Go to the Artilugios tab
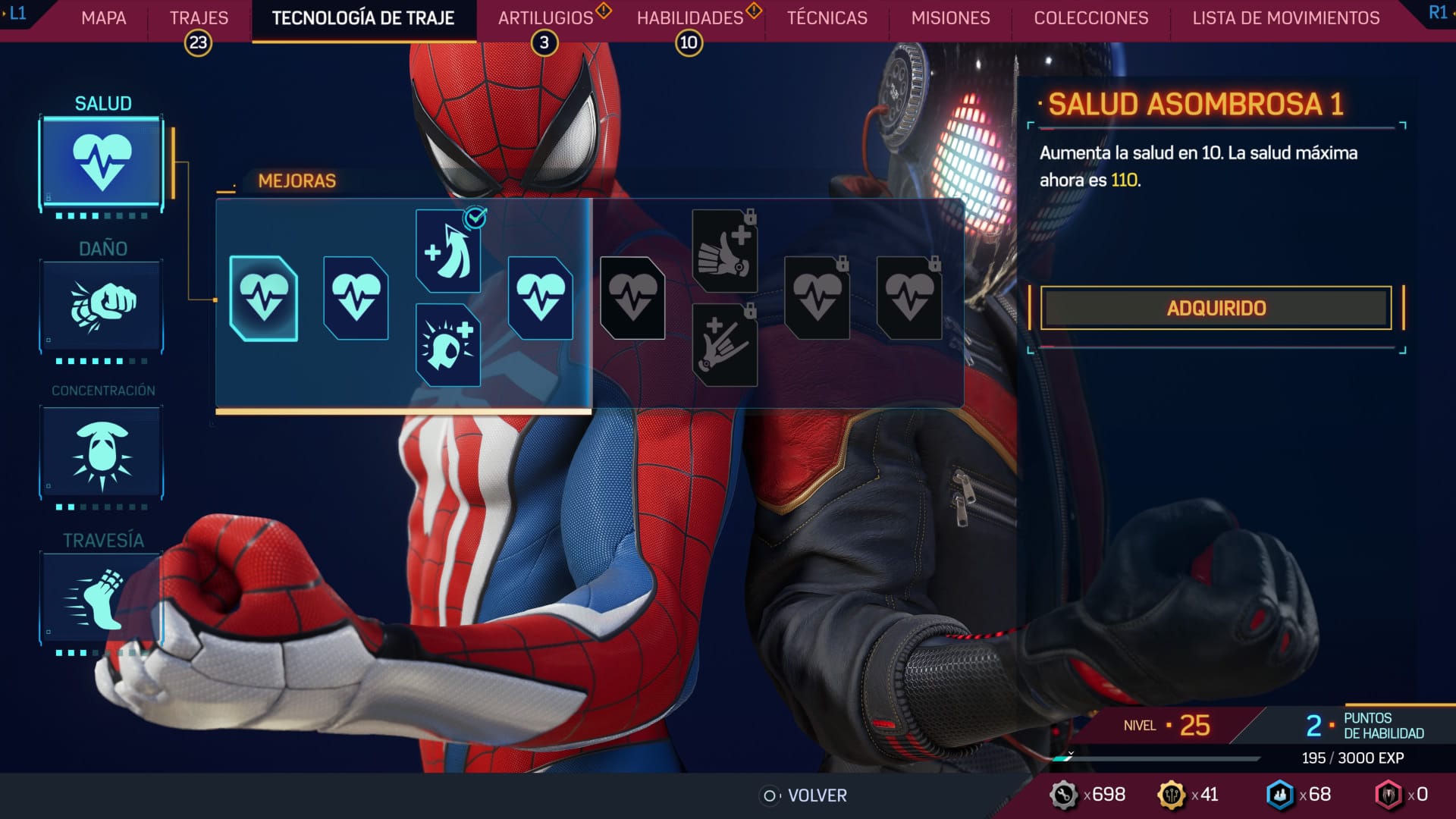1456x819 pixels. pyautogui.click(x=545, y=18)
